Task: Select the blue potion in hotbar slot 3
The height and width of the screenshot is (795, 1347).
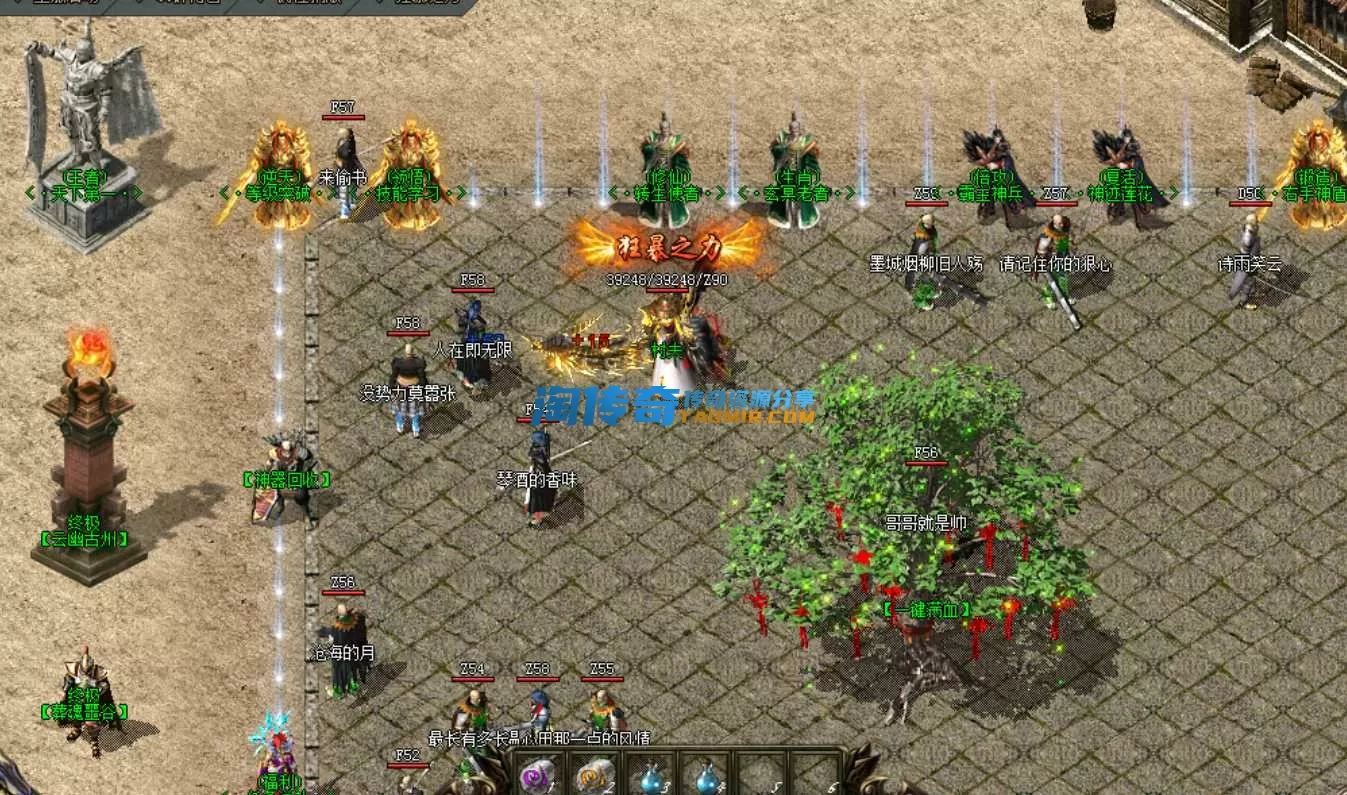Action: (651, 775)
